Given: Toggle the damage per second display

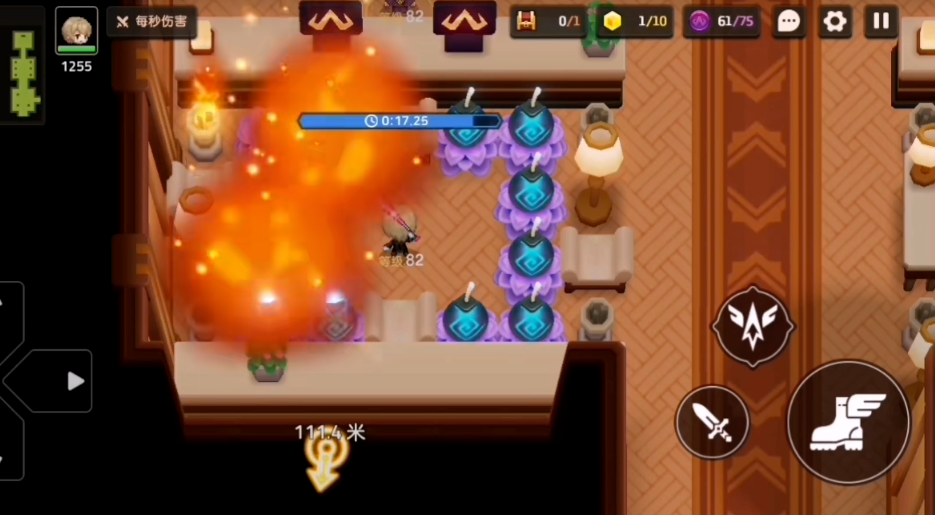Looking at the screenshot, I should (152, 21).
